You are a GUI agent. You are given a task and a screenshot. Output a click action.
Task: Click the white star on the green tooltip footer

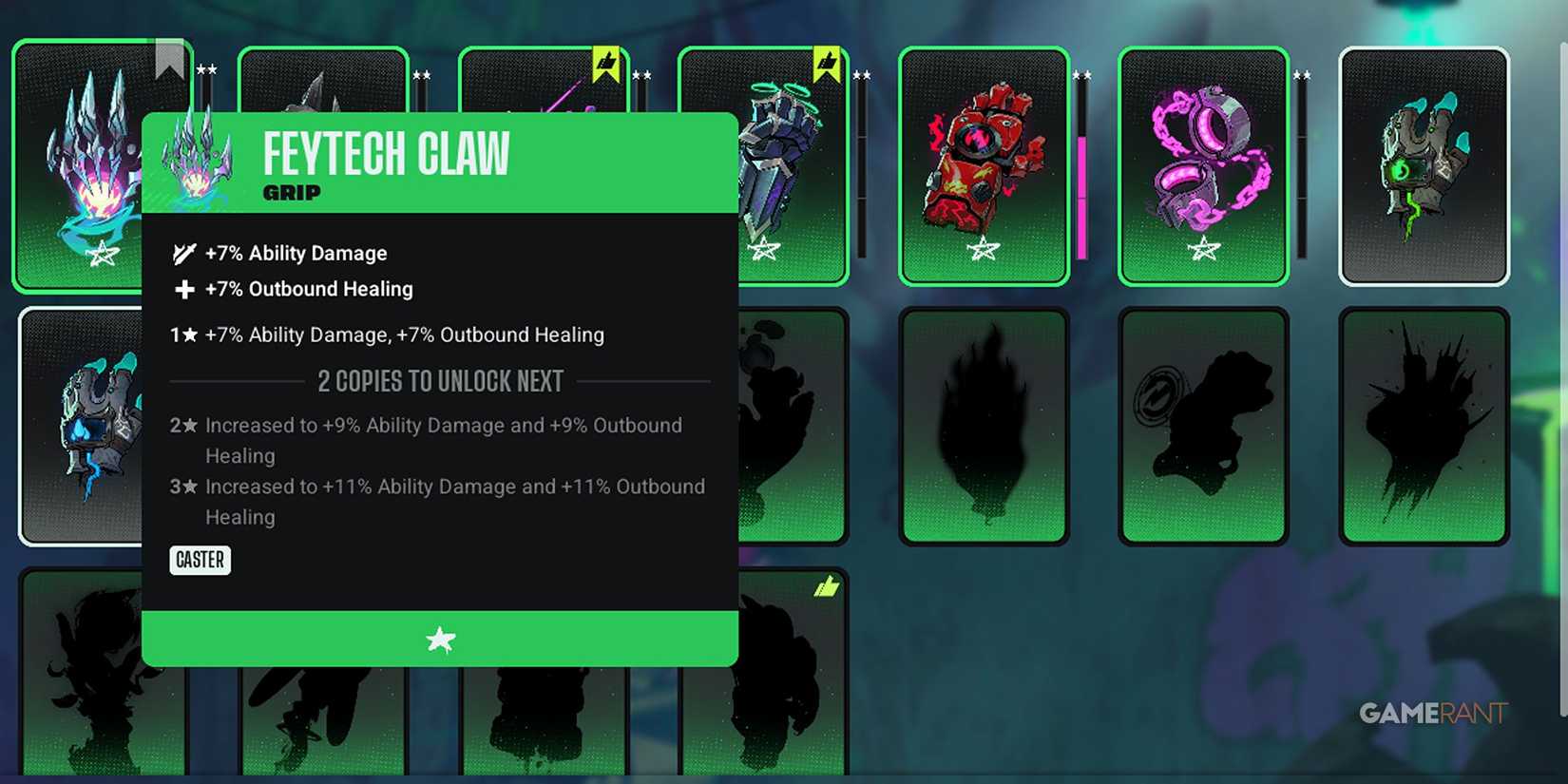tap(440, 639)
